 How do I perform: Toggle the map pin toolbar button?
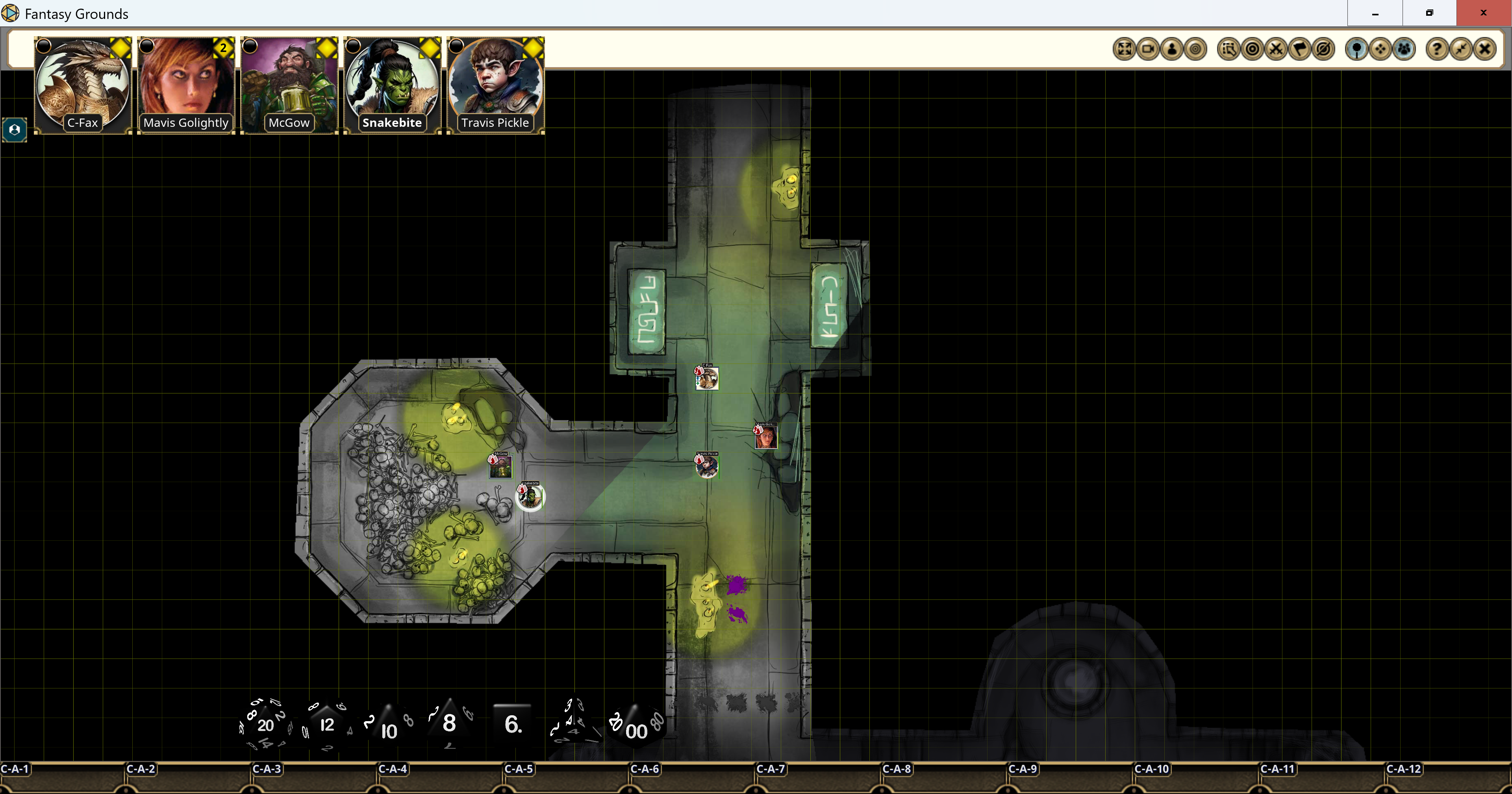click(x=1356, y=49)
